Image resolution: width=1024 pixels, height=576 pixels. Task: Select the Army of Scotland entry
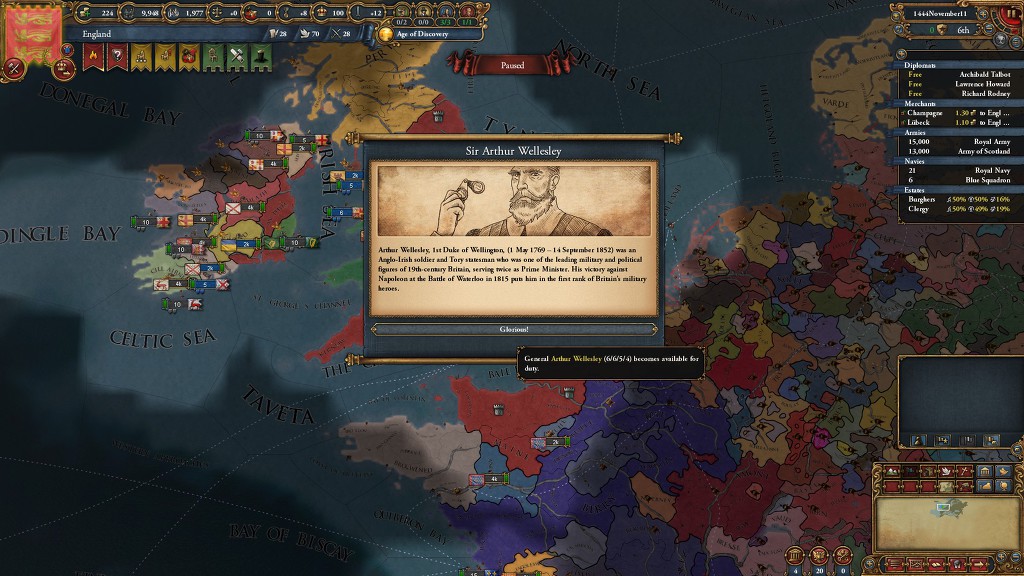(x=958, y=150)
